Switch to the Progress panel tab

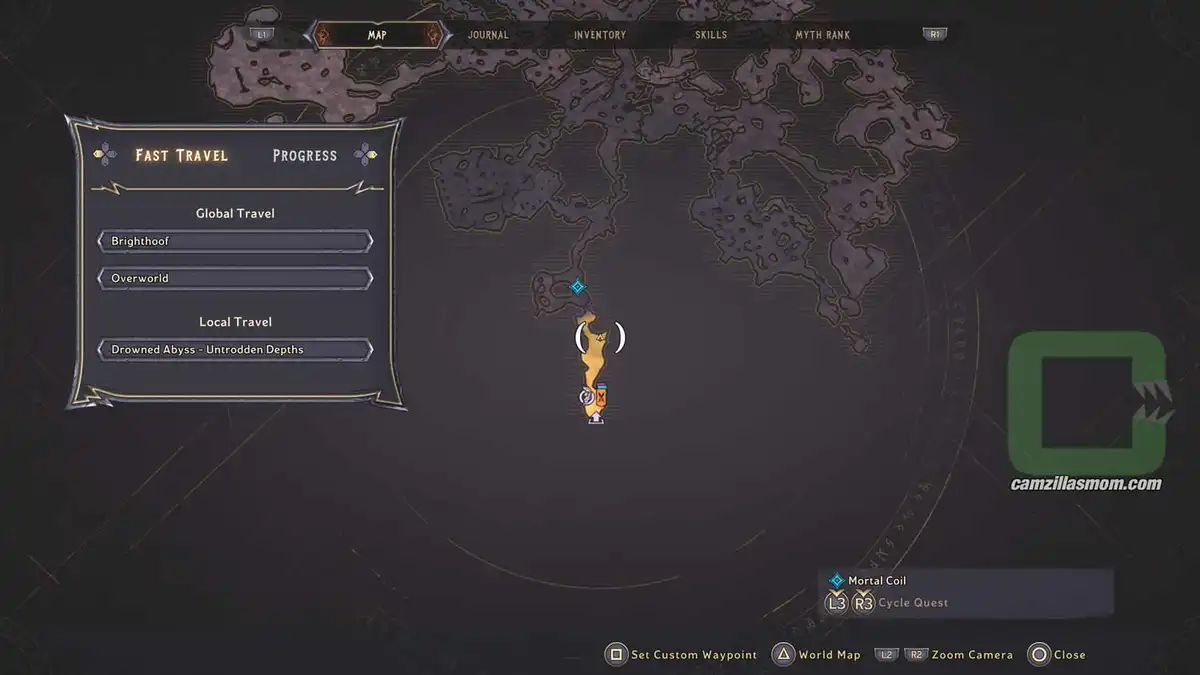coord(304,155)
